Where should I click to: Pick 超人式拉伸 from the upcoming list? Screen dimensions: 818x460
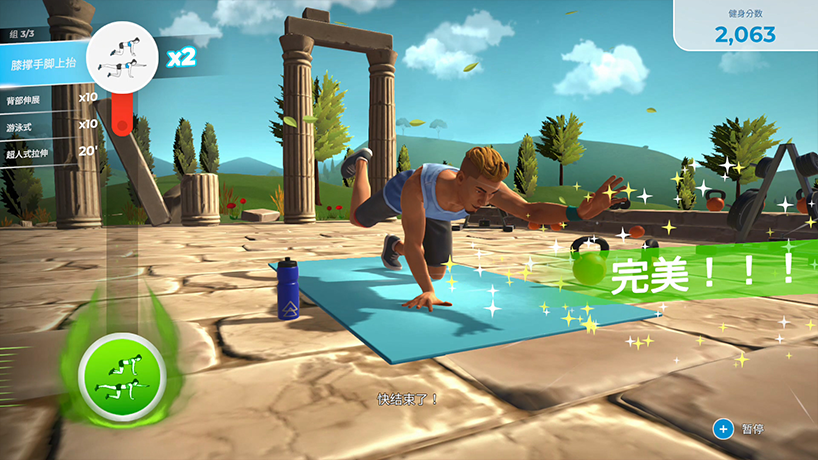click(x=50, y=151)
